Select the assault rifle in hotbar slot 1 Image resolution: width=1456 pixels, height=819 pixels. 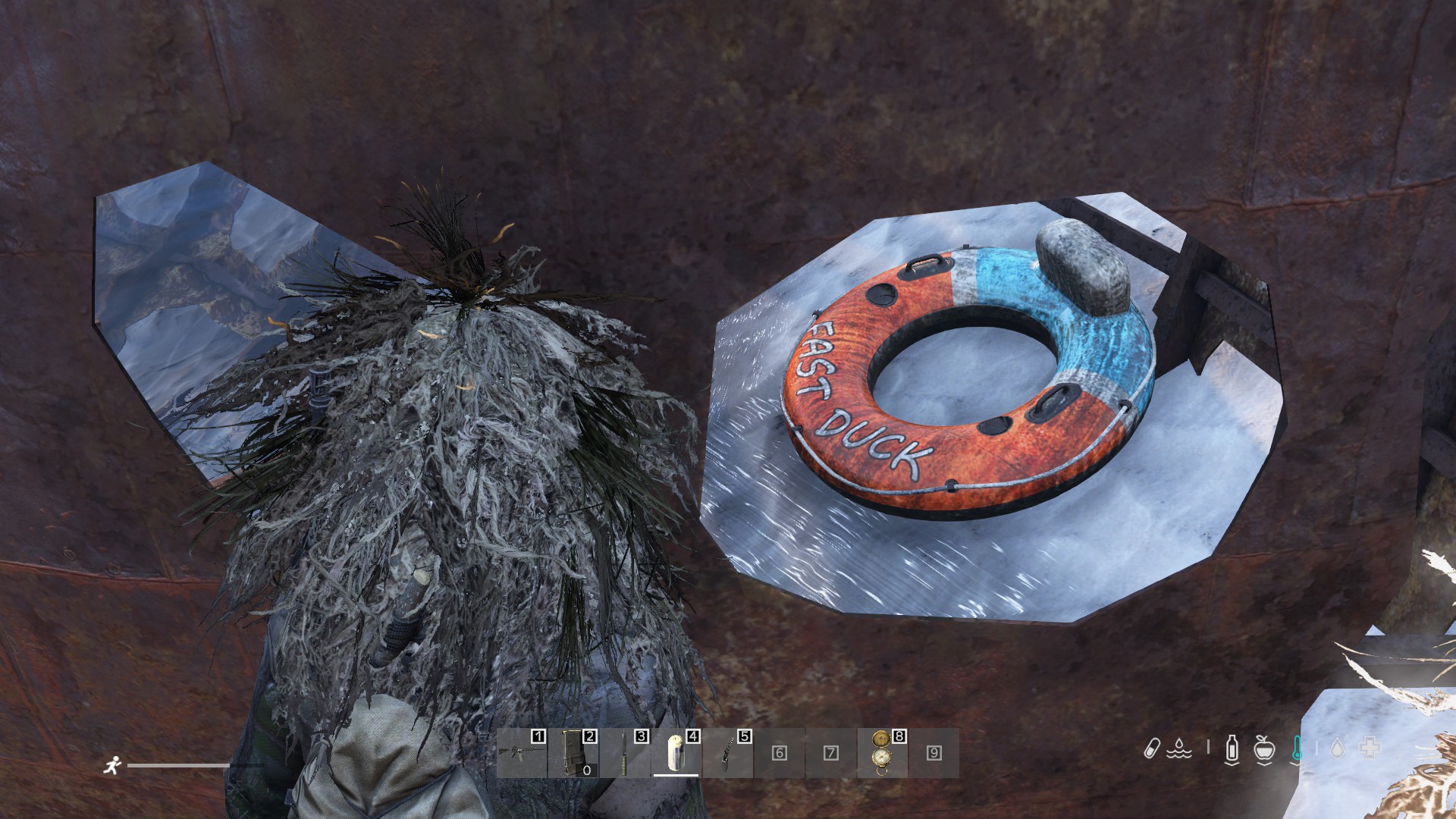(522, 753)
